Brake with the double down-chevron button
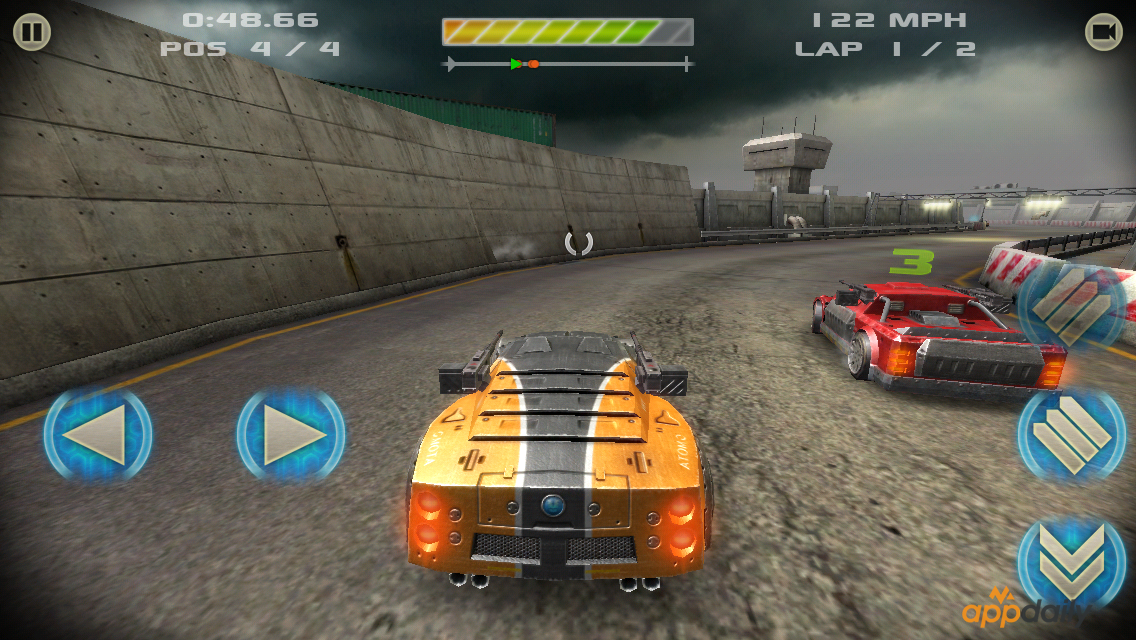Image resolution: width=1136 pixels, height=640 pixels. click(x=1071, y=561)
